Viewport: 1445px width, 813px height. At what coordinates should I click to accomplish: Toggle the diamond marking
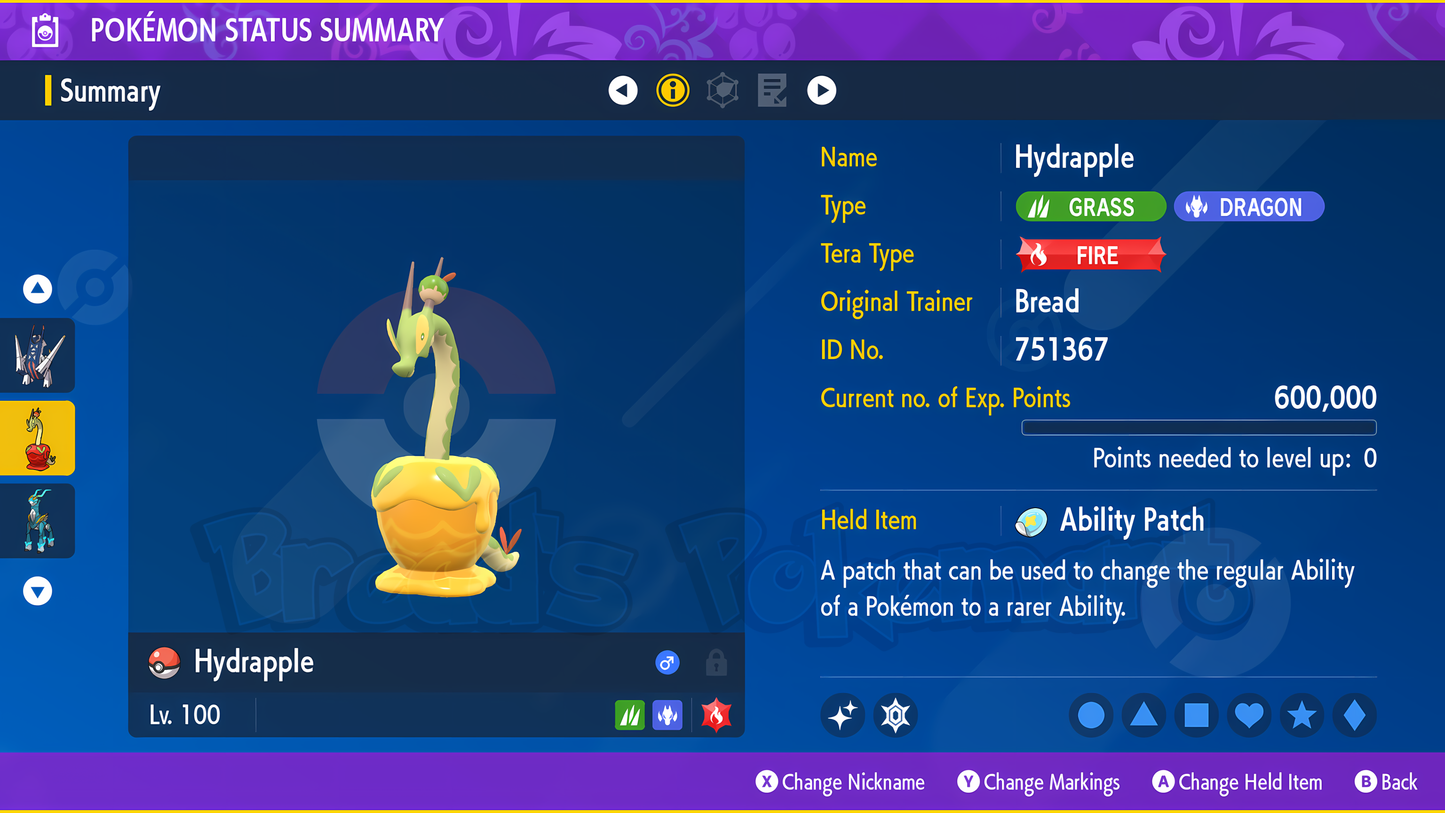(x=1354, y=715)
